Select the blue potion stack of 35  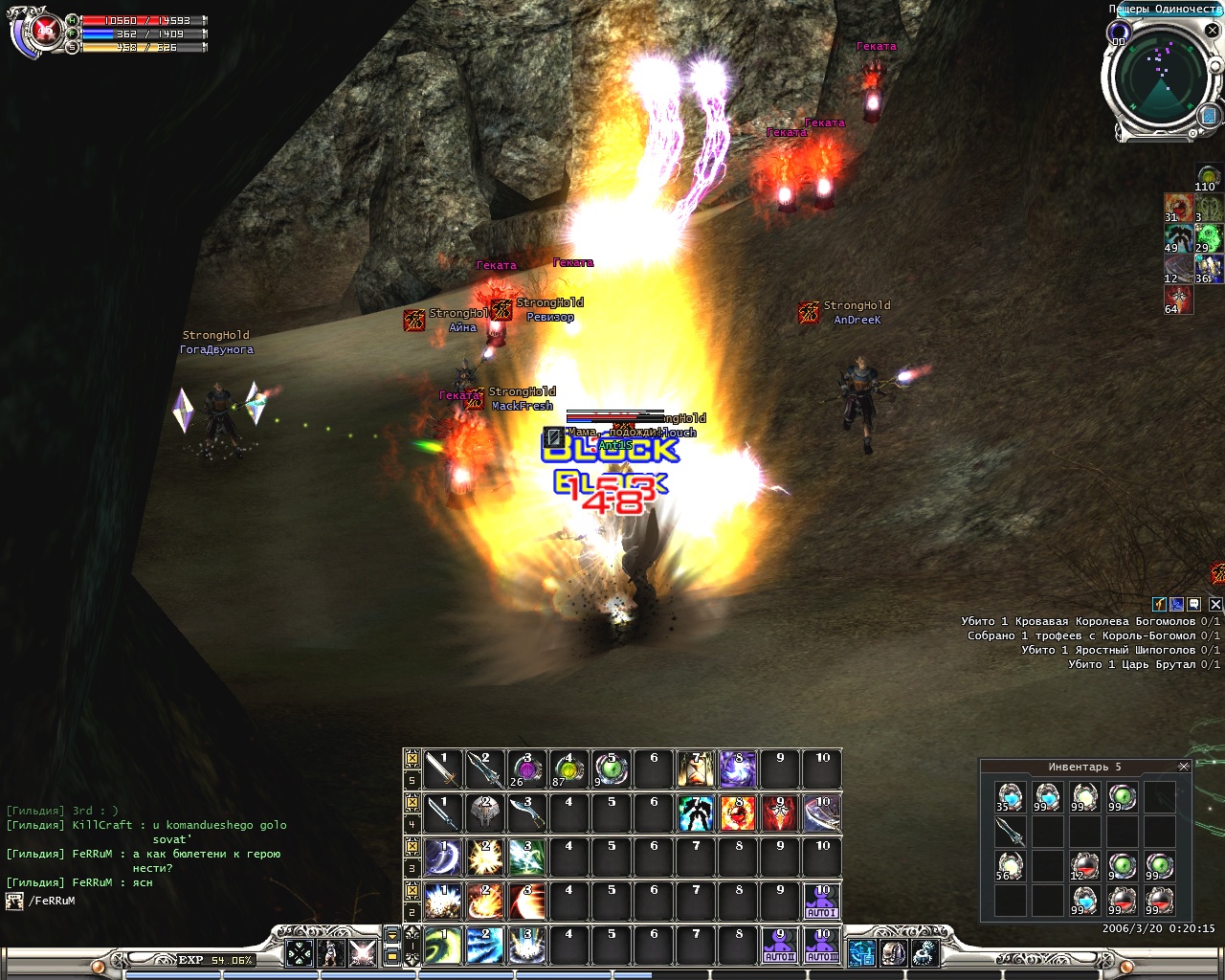(x=1010, y=796)
